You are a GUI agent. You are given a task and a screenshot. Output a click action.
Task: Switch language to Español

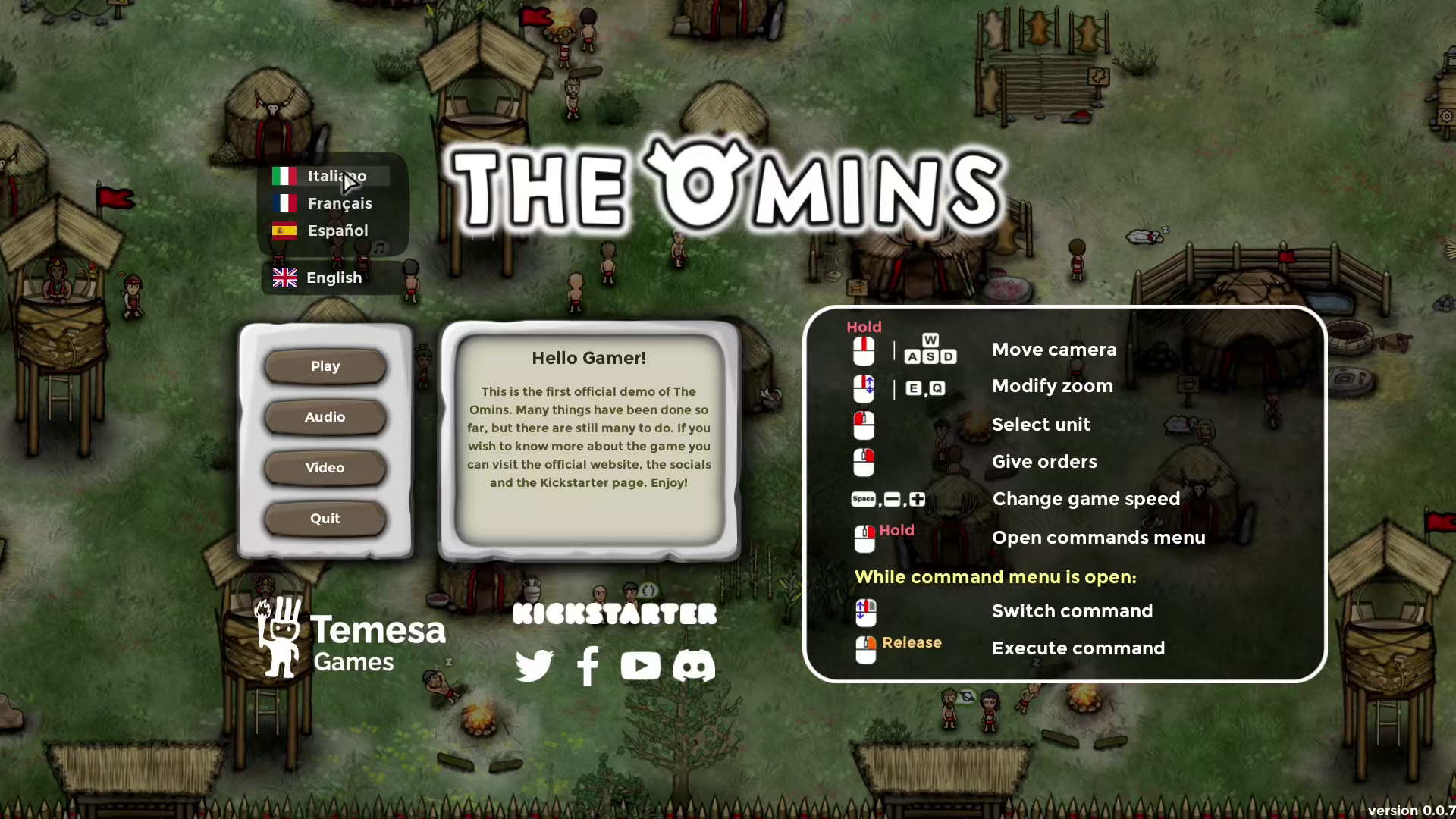coord(337,231)
